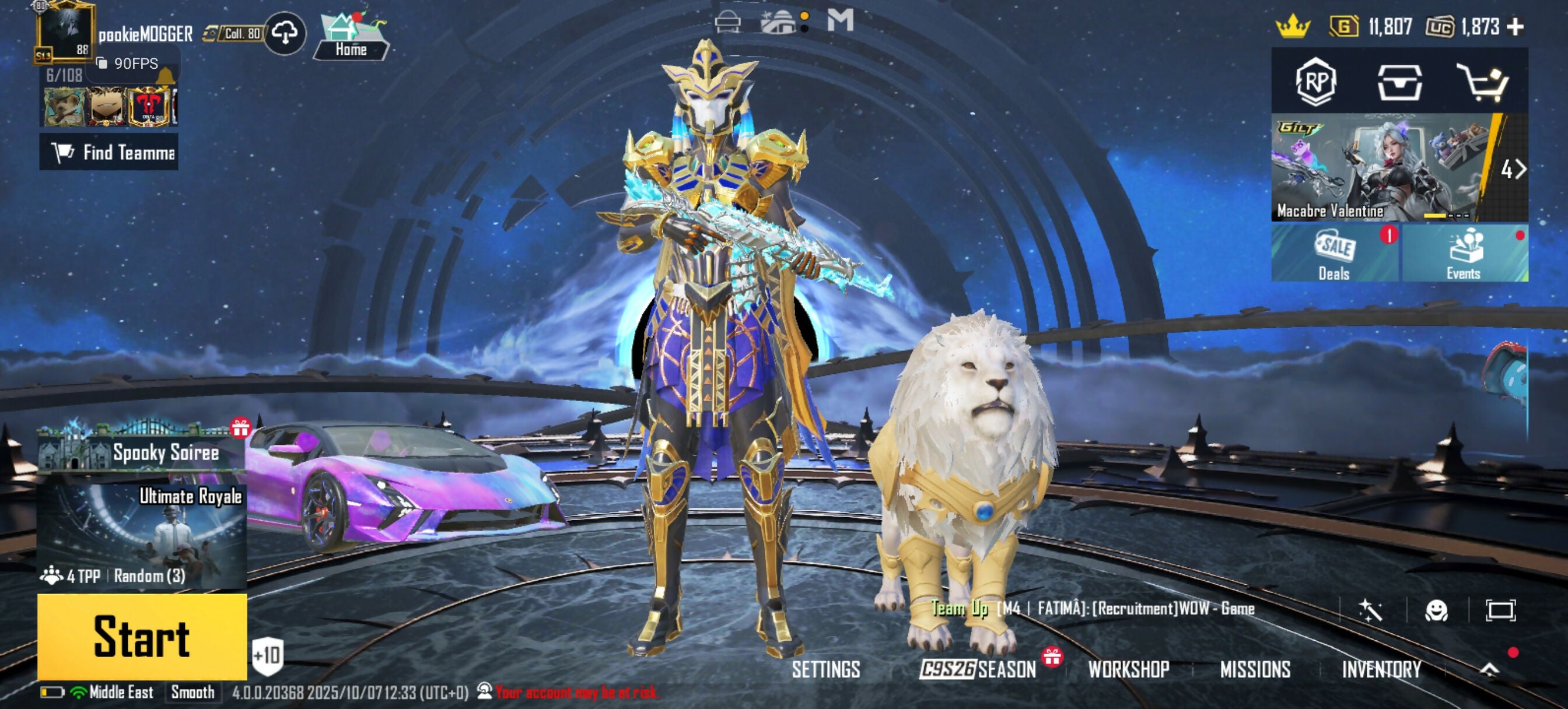Open the Deals sale panel

1335,253
